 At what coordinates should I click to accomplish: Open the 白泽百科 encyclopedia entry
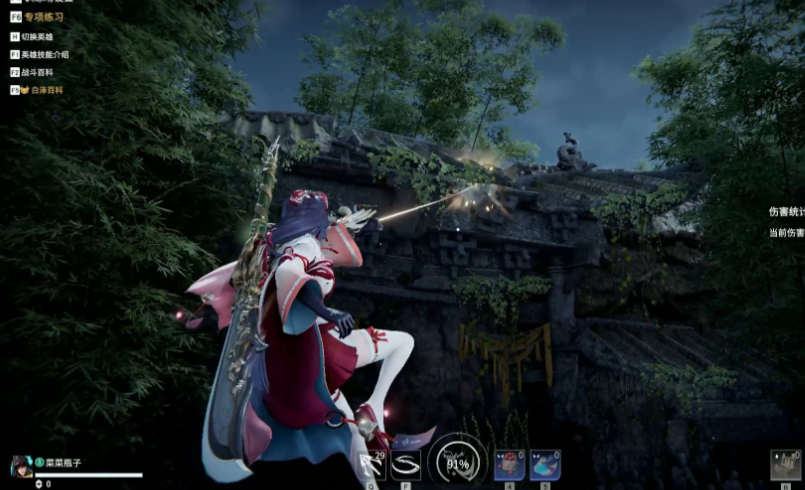(x=45, y=90)
